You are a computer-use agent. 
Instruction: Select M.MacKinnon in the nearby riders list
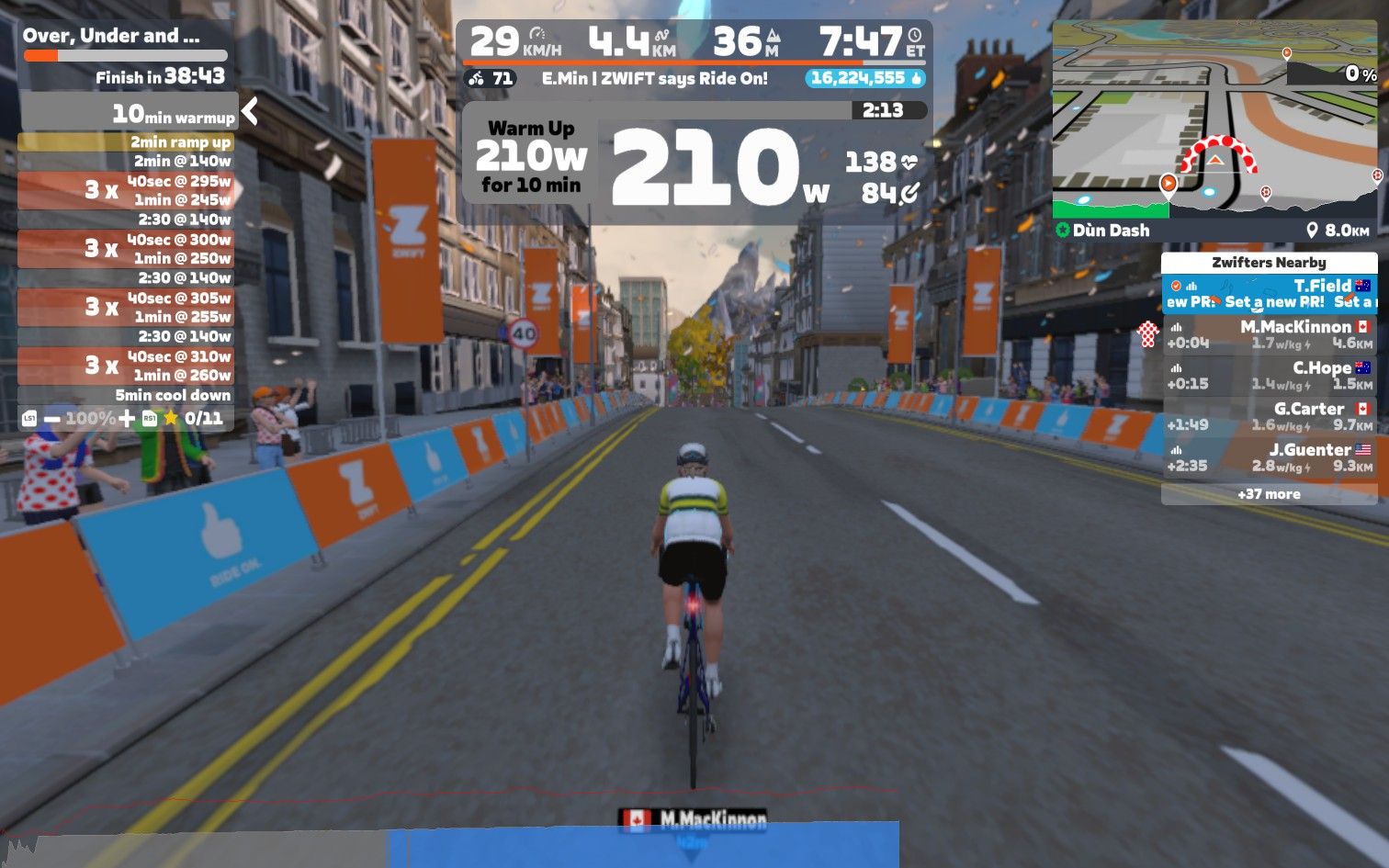[1269, 334]
